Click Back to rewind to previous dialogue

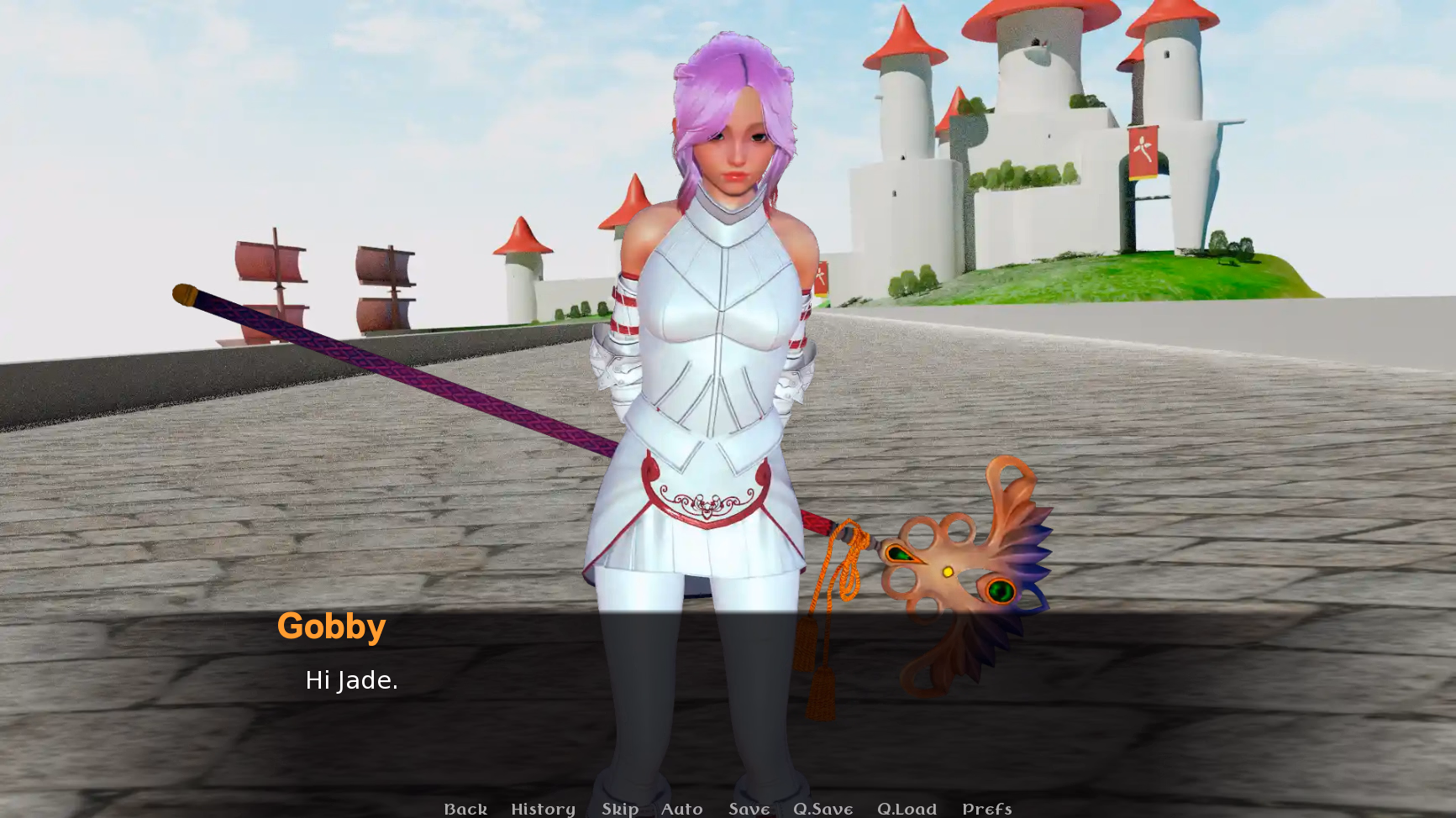click(465, 808)
